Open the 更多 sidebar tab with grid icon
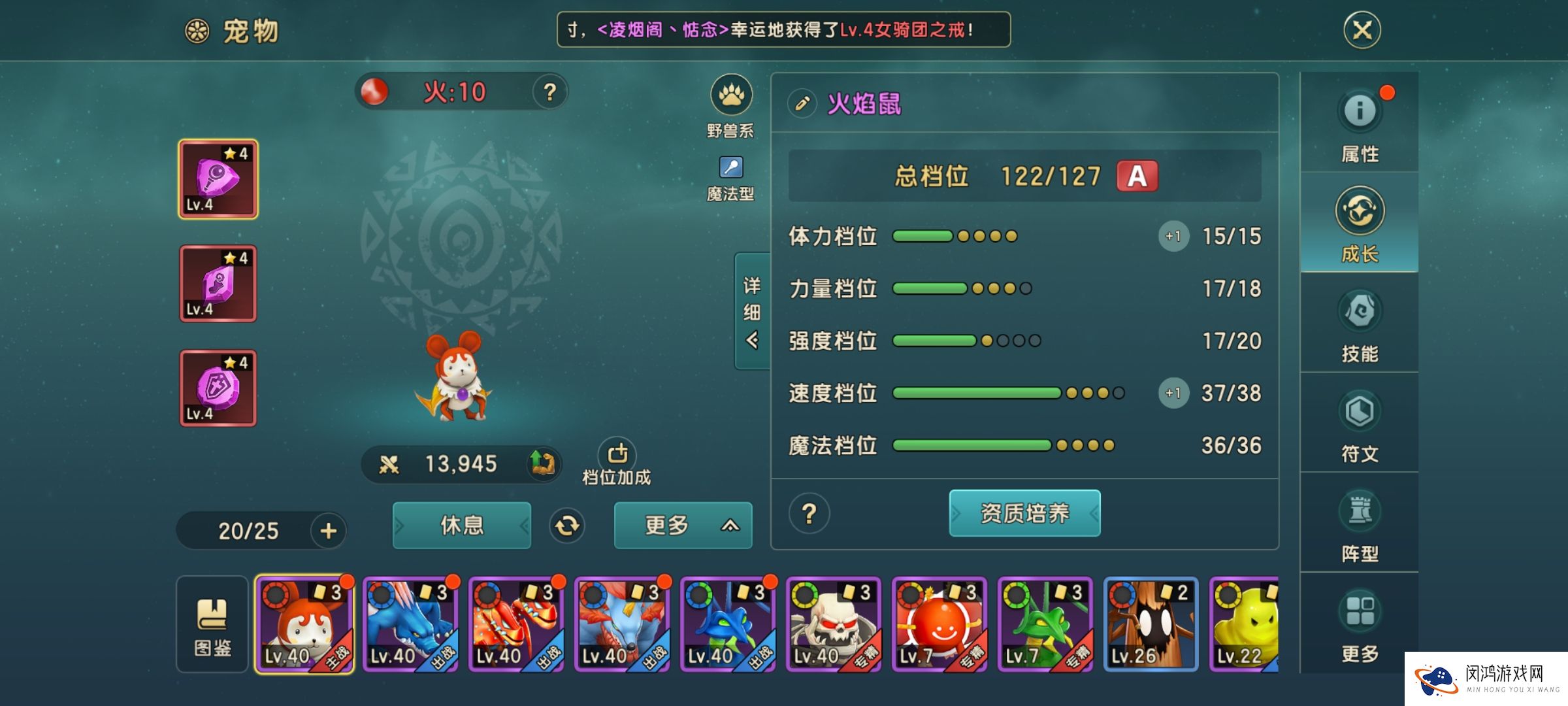Screen dimensions: 1568x706 tap(1360, 624)
